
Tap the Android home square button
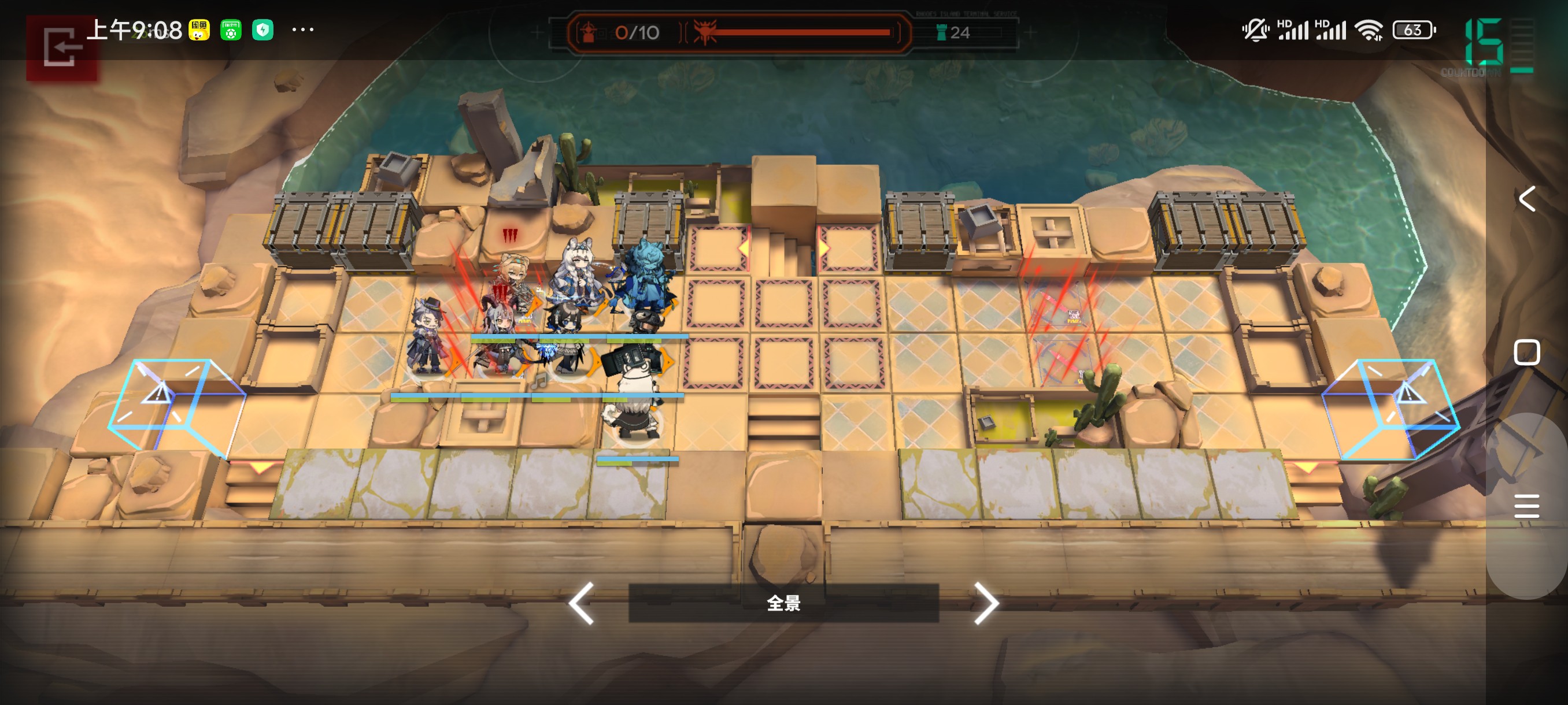tap(1526, 352)
